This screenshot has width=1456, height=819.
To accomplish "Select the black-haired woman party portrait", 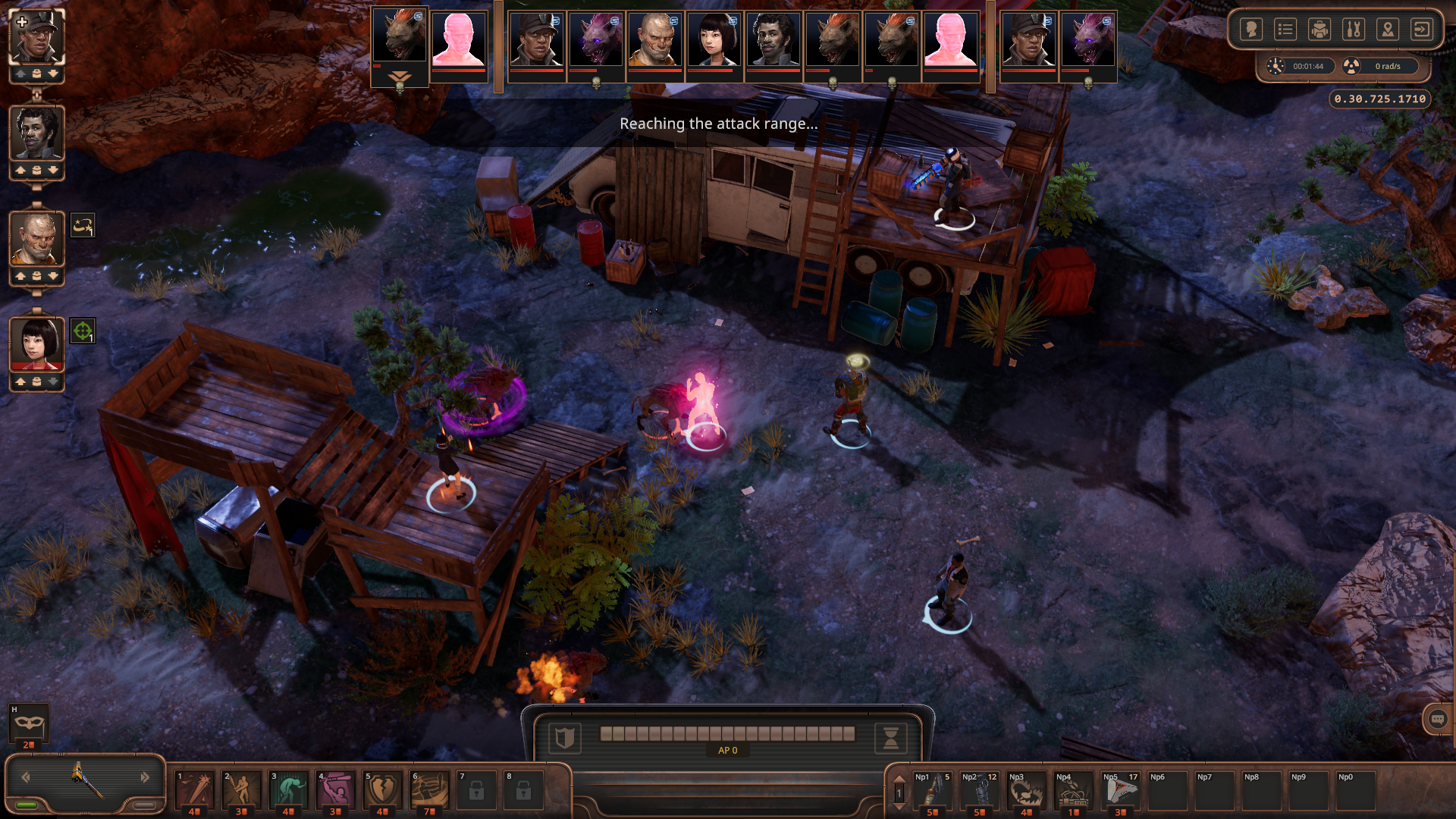I will [36, 343].
